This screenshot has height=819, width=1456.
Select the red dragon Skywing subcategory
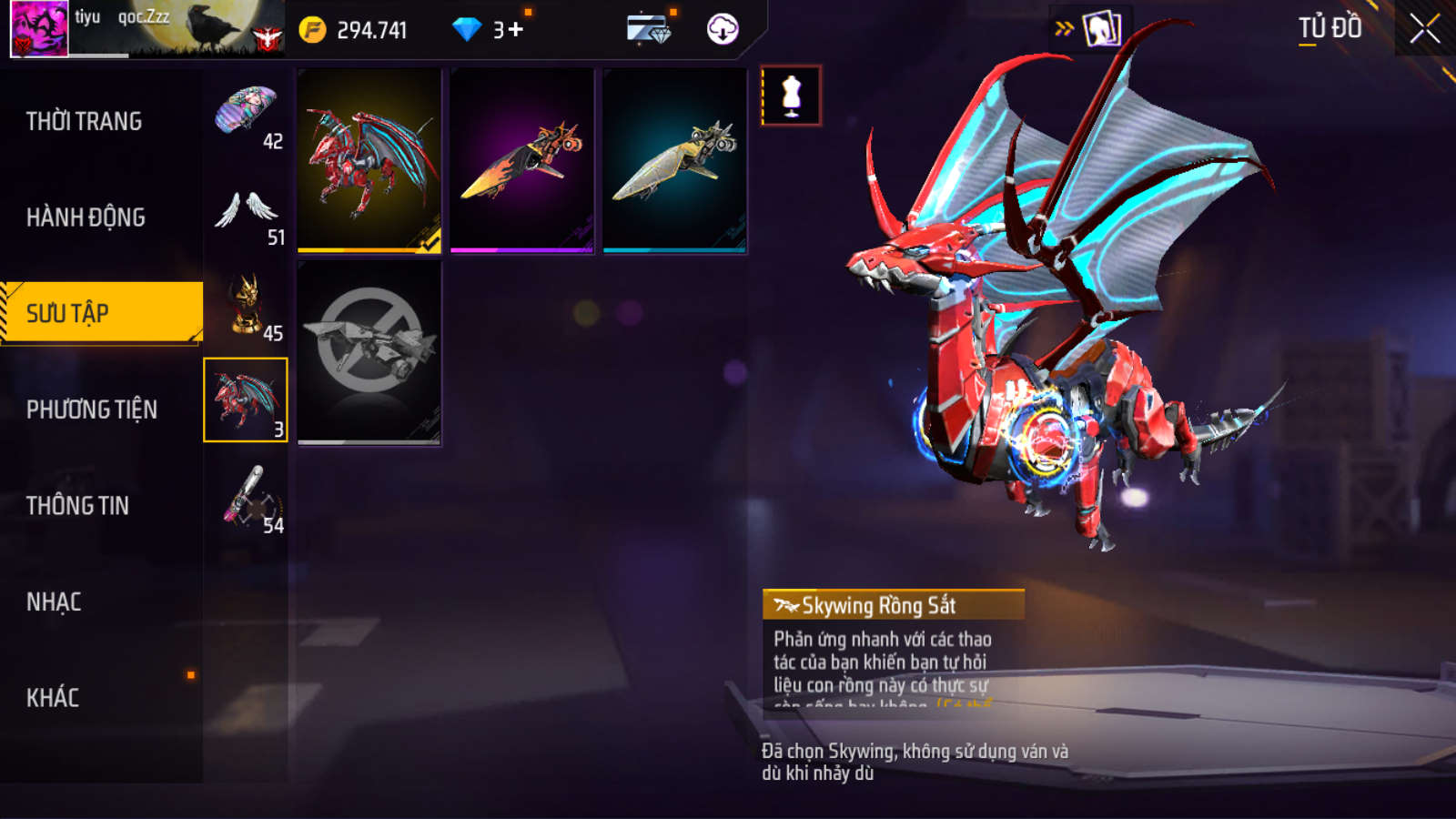pyautogui.click(x=246, y=400)
